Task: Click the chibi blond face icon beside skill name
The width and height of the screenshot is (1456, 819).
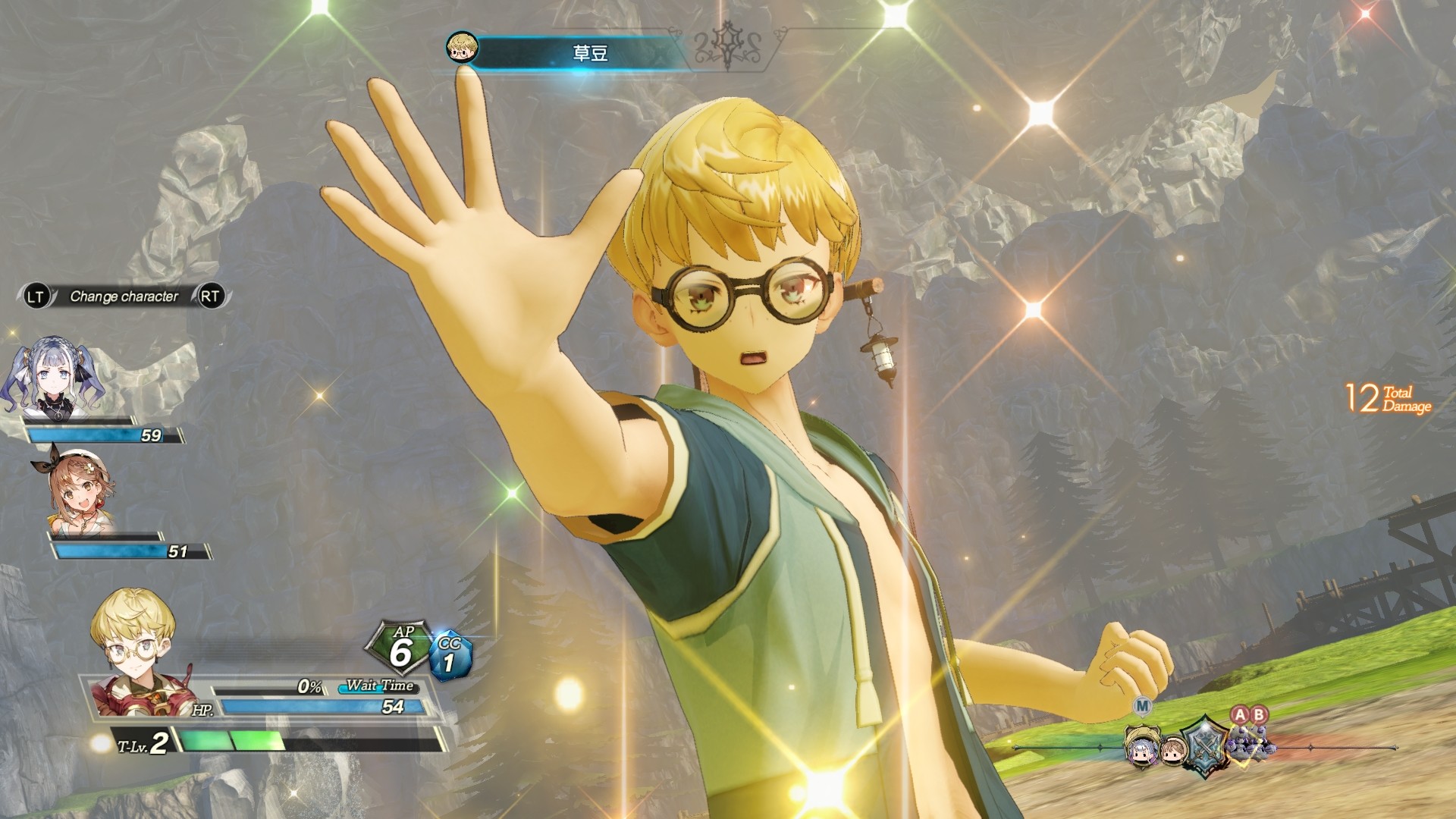Action: (462, 48)
